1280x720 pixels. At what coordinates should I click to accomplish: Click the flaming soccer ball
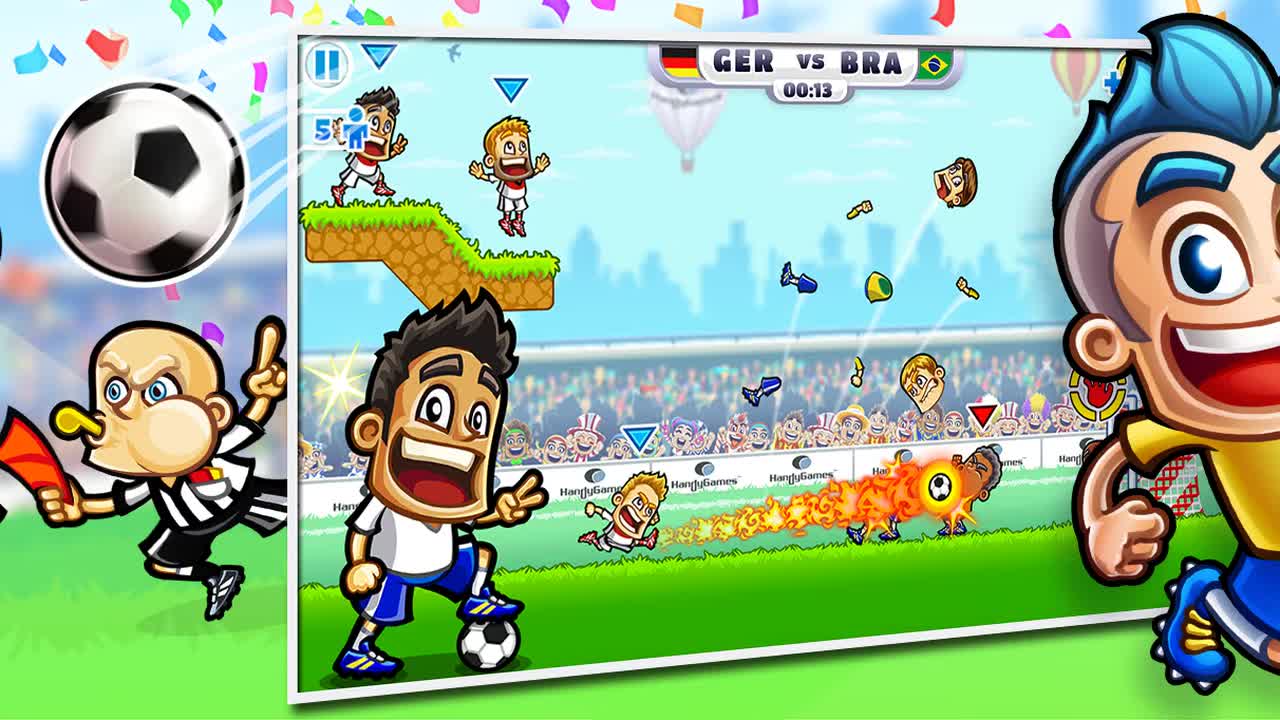[938, 487]
